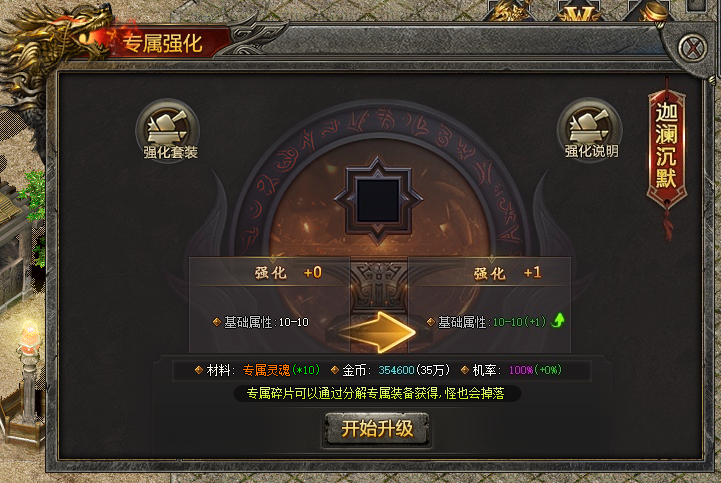721x483 pixels.
Task: Select the empty equipment slot in the center
Action: click(x=377, y=197)
